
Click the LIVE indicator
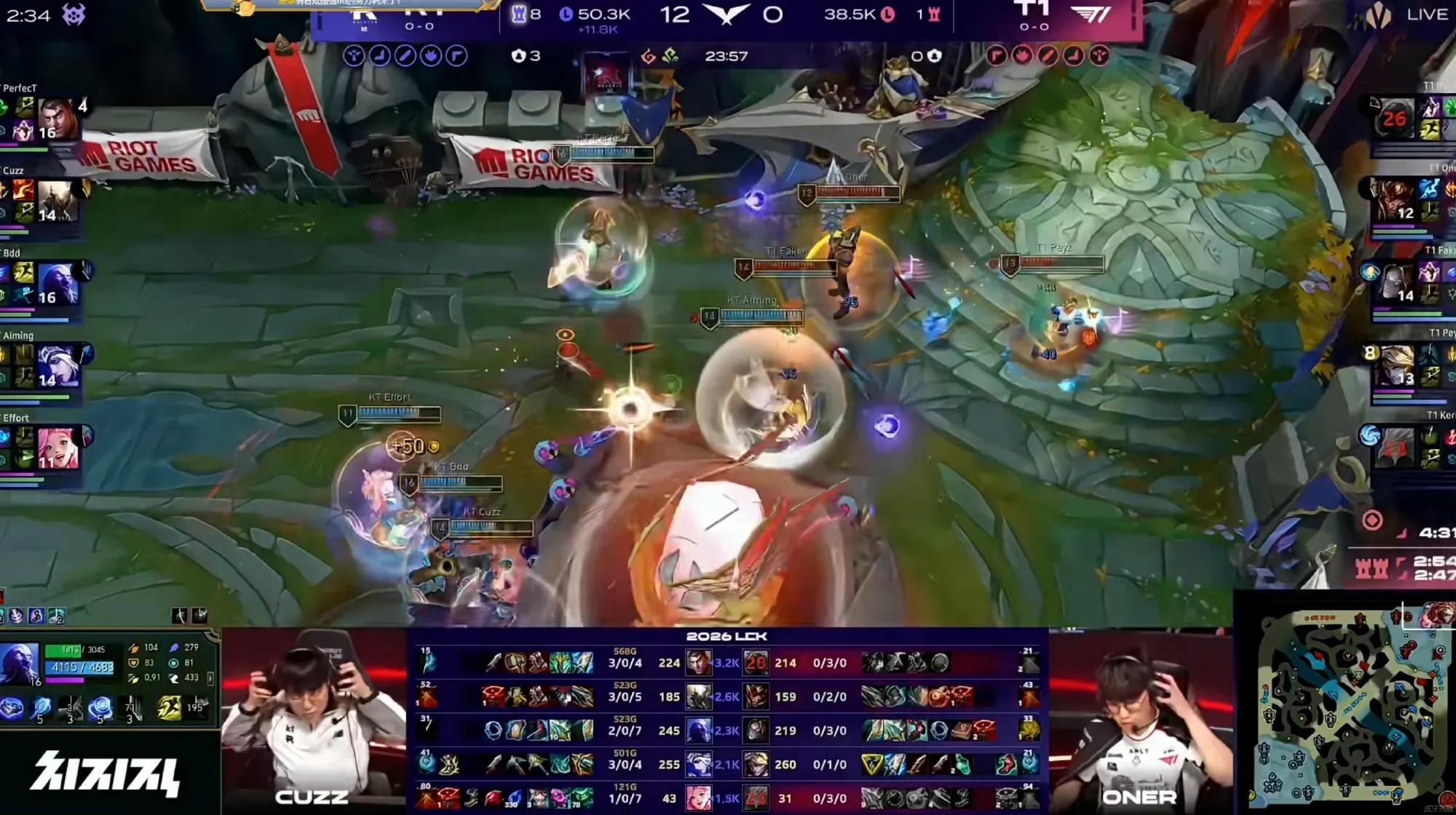click(x=1426, y=15)
